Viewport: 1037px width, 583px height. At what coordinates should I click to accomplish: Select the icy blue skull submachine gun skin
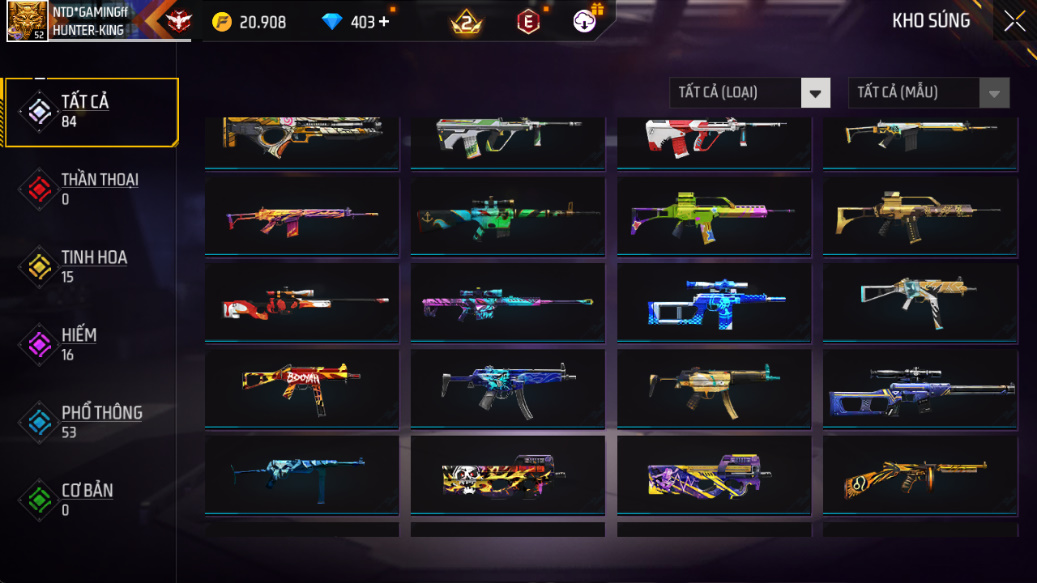coord(302,474)
